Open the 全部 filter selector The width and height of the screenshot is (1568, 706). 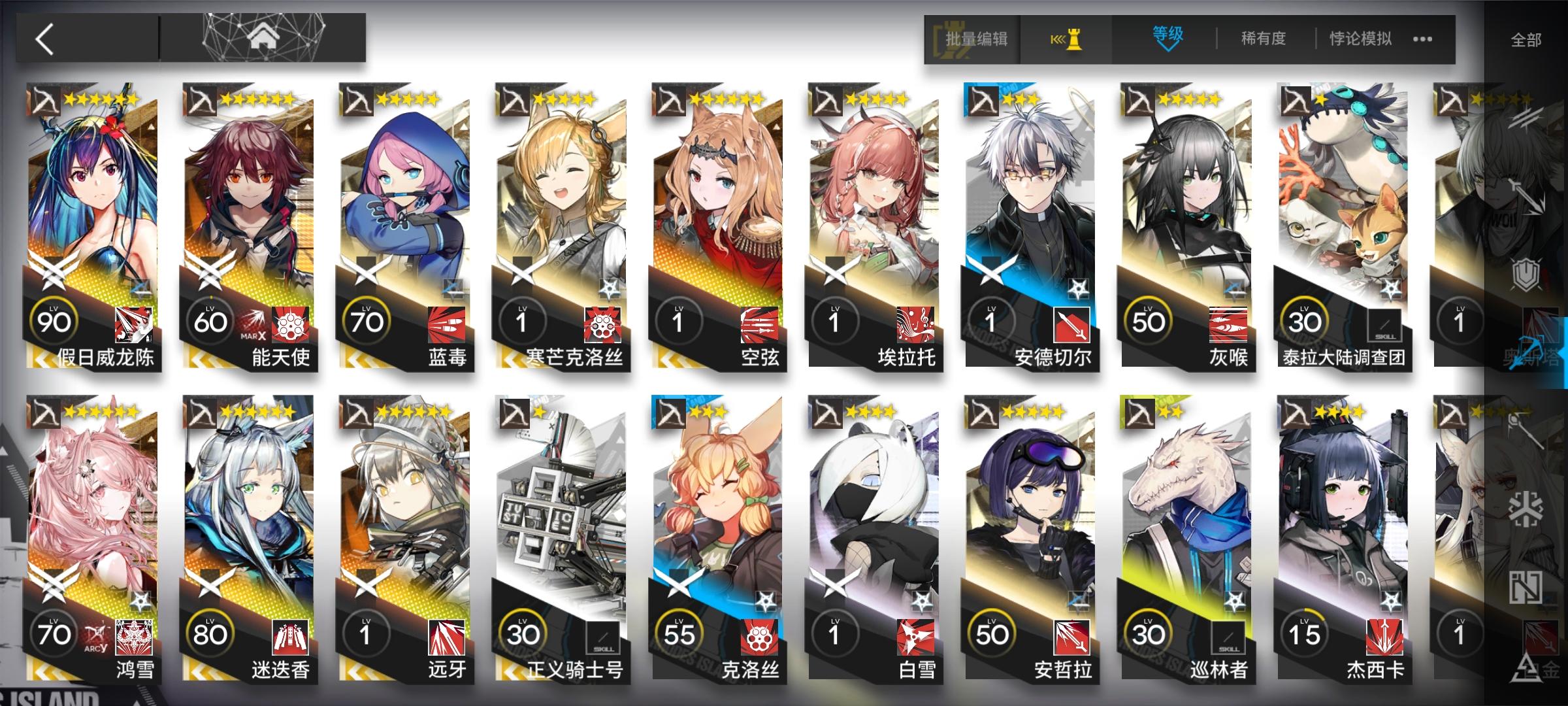[1527, 38]
